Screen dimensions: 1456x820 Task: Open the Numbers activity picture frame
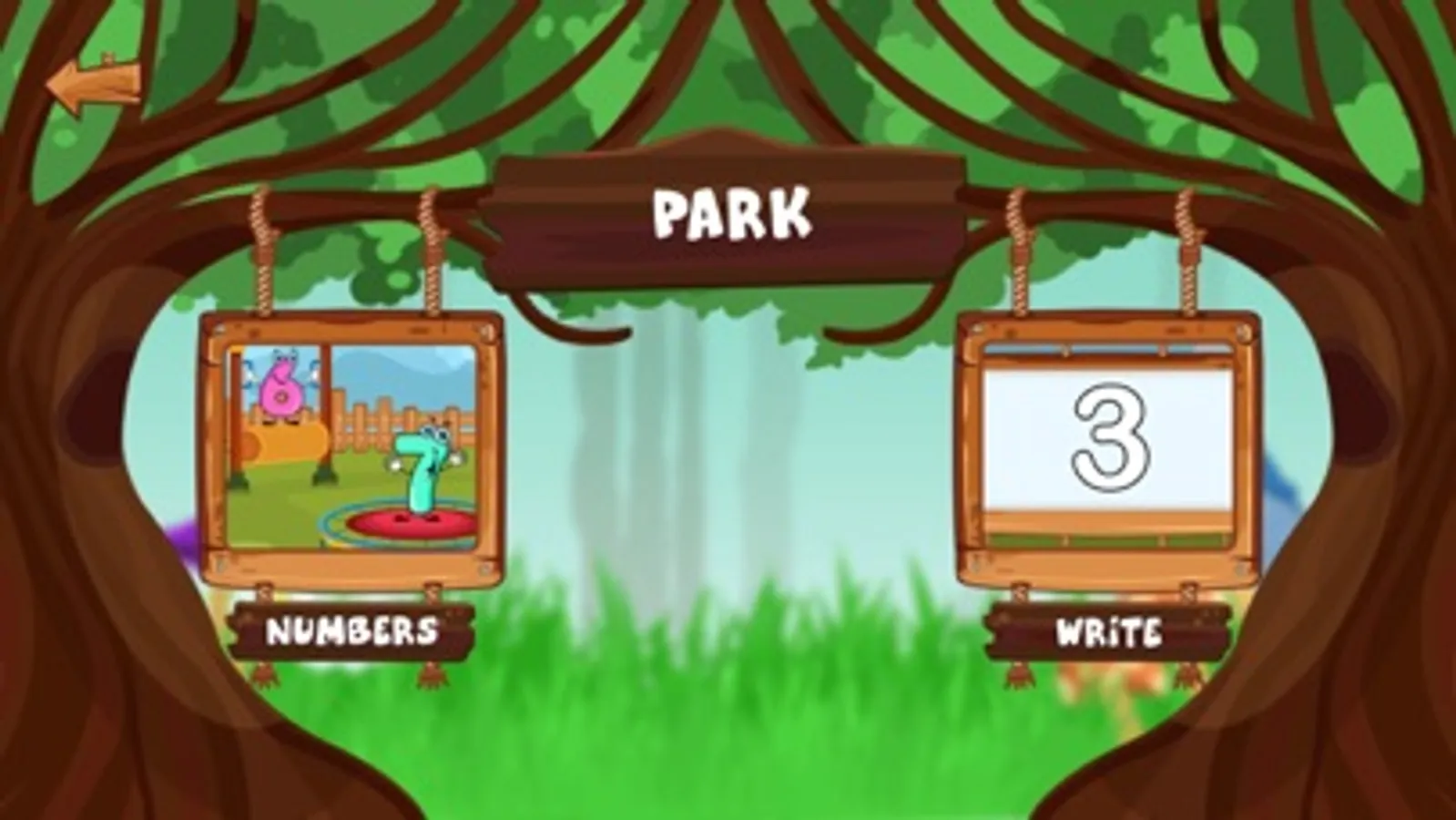point(351,446)
